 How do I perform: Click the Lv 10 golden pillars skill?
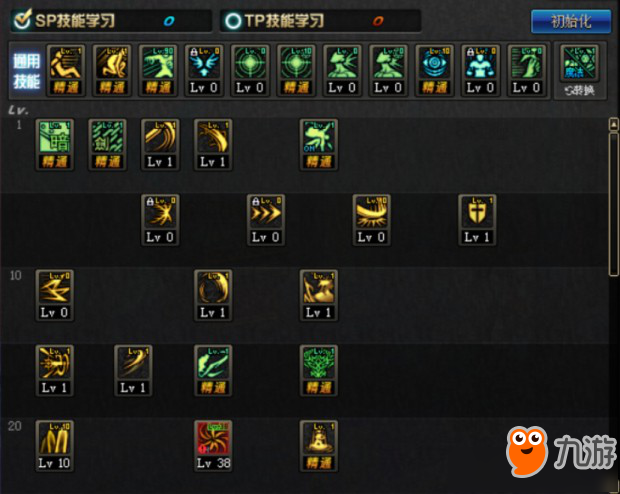click(x=54, y=445)
